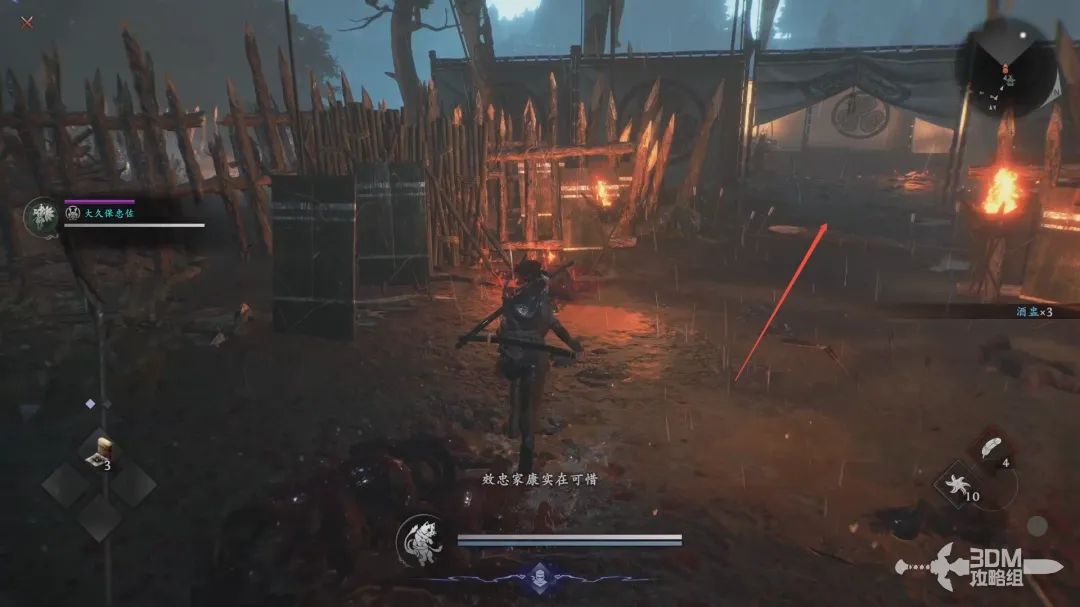
Task: Use the shuriken tool slot
Action: (x=958, y=487)
